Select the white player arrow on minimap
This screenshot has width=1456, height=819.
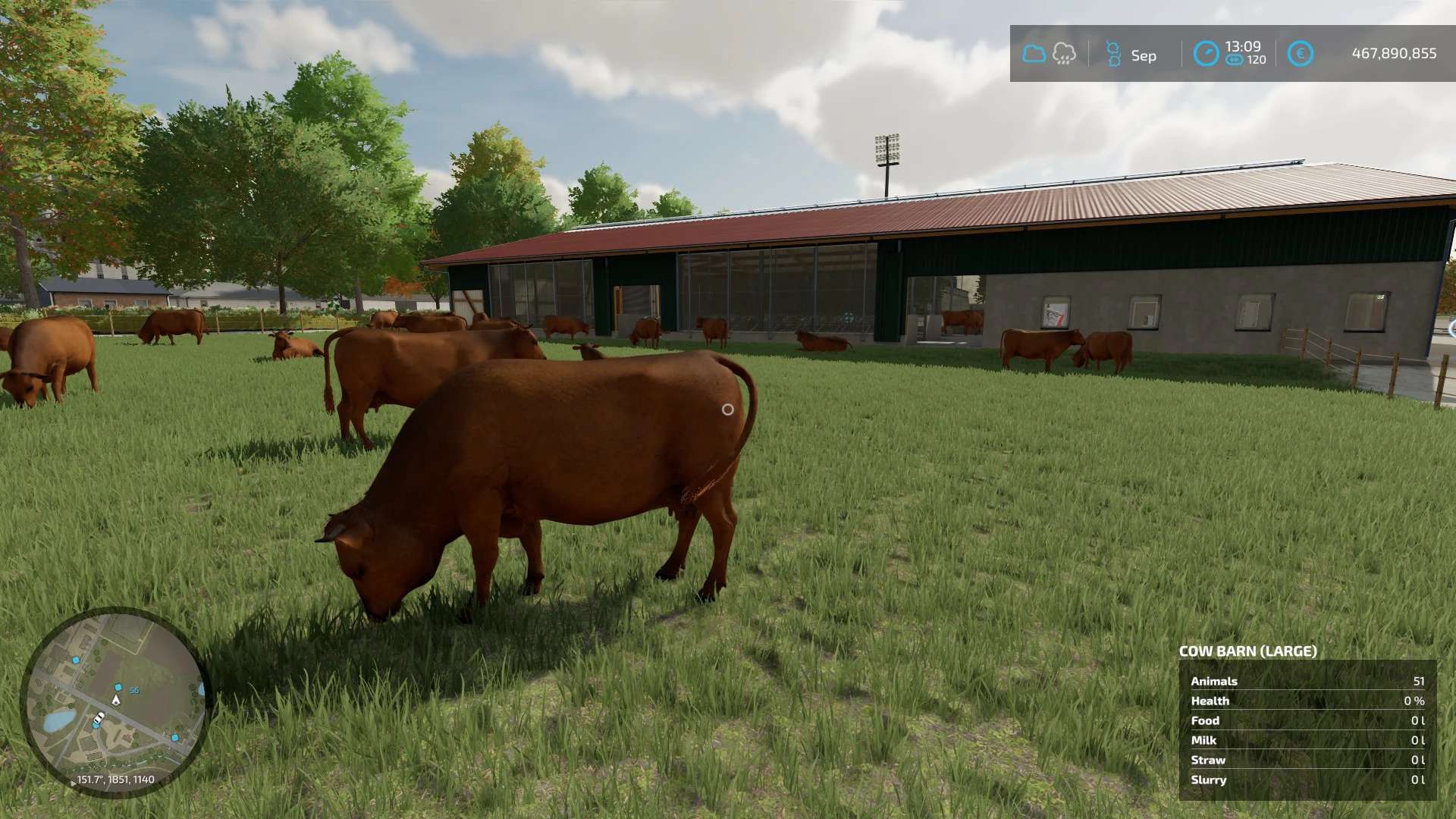pyautogui.click(x=116, y=700)
